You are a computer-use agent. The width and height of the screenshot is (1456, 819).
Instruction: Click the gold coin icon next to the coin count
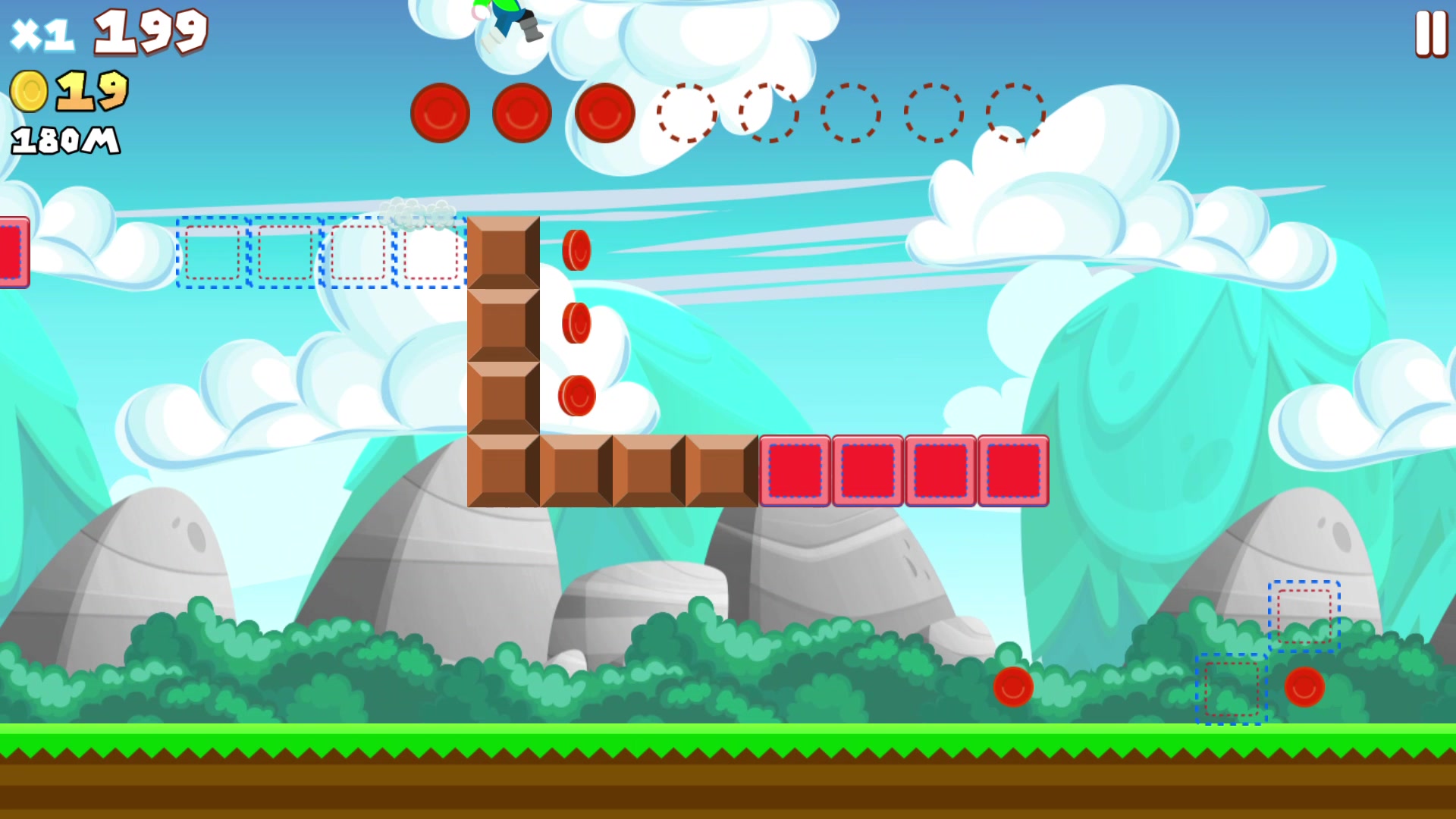click(x=30, y=91)
